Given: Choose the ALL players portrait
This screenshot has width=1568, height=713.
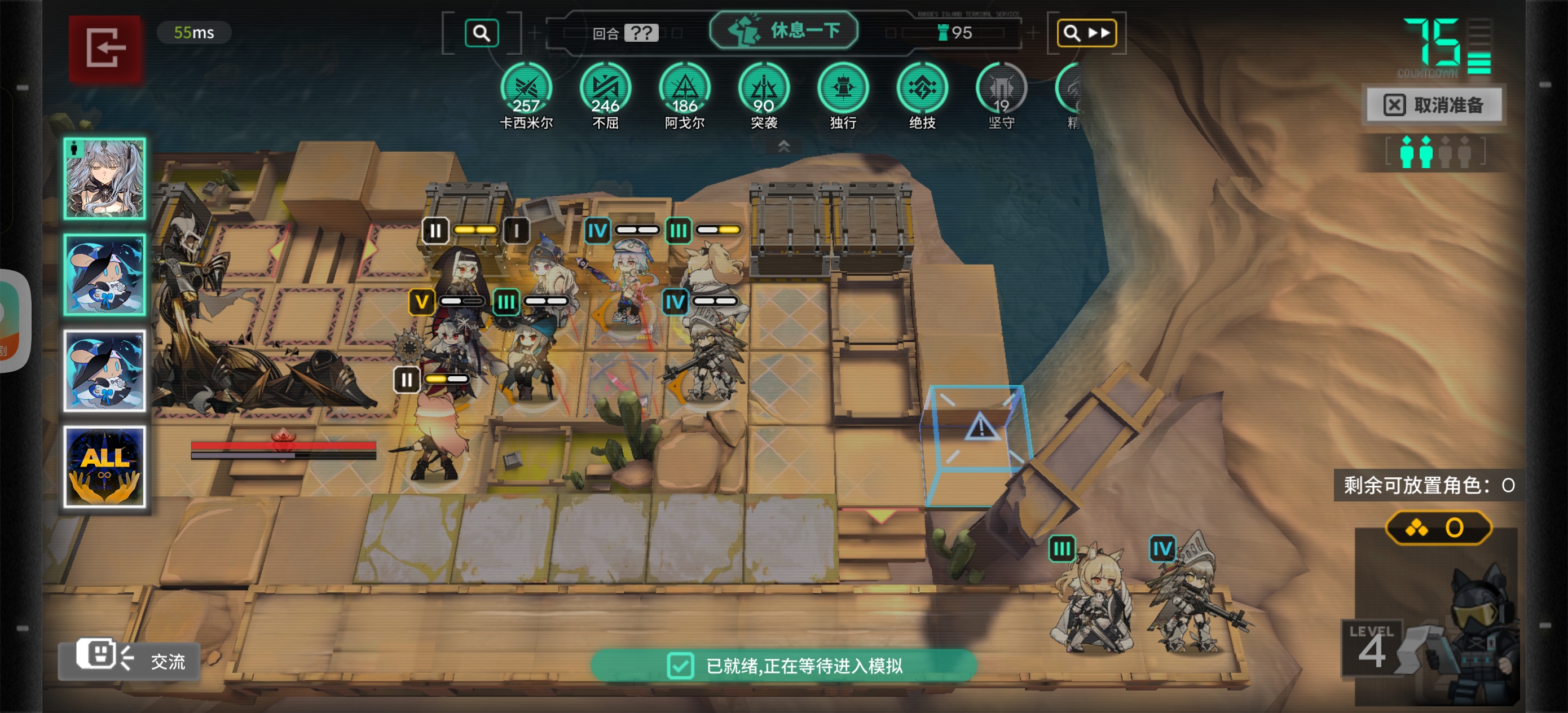Looking at the screenshot, I should point(105,466).
